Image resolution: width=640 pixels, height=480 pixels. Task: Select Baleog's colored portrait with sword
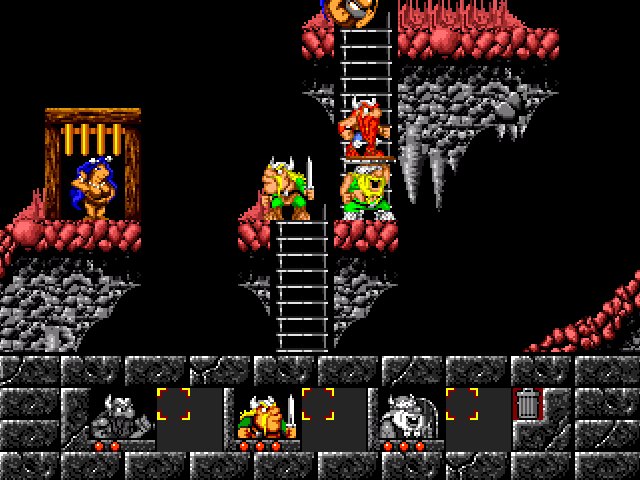pyautogui.click(x=267, y=415)
